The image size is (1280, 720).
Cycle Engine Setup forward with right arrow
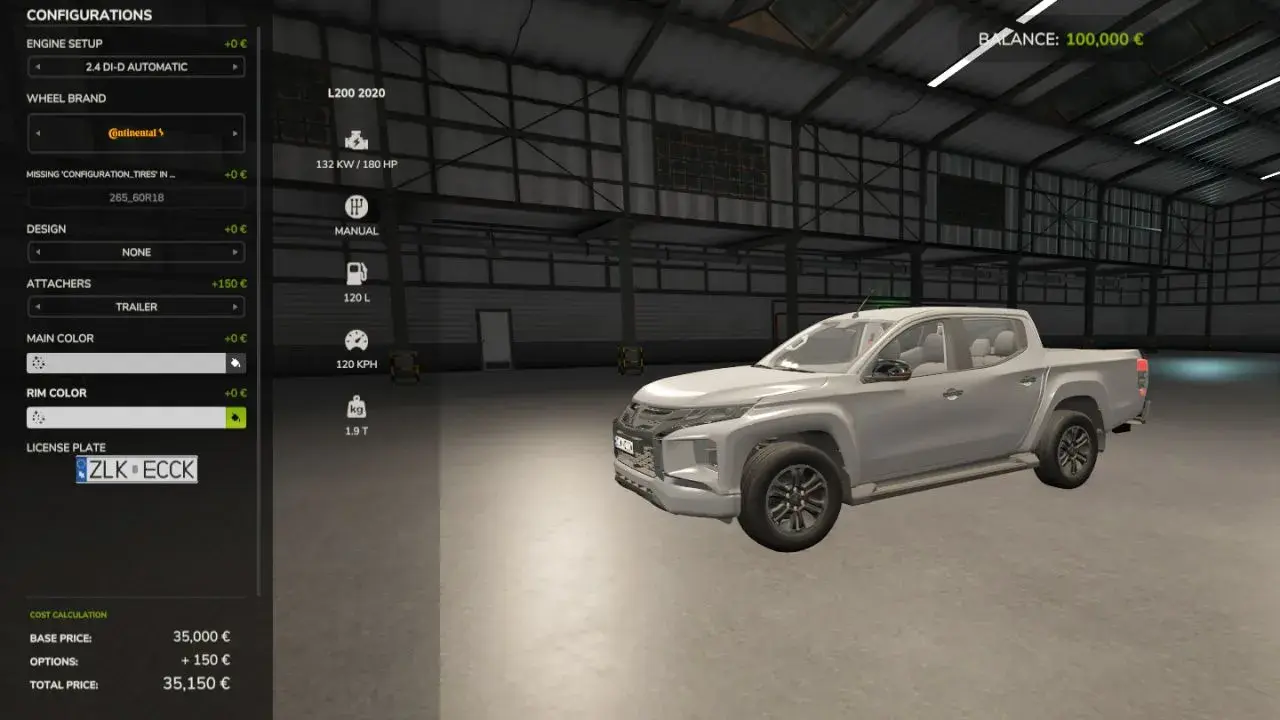[x=237, y=67]
